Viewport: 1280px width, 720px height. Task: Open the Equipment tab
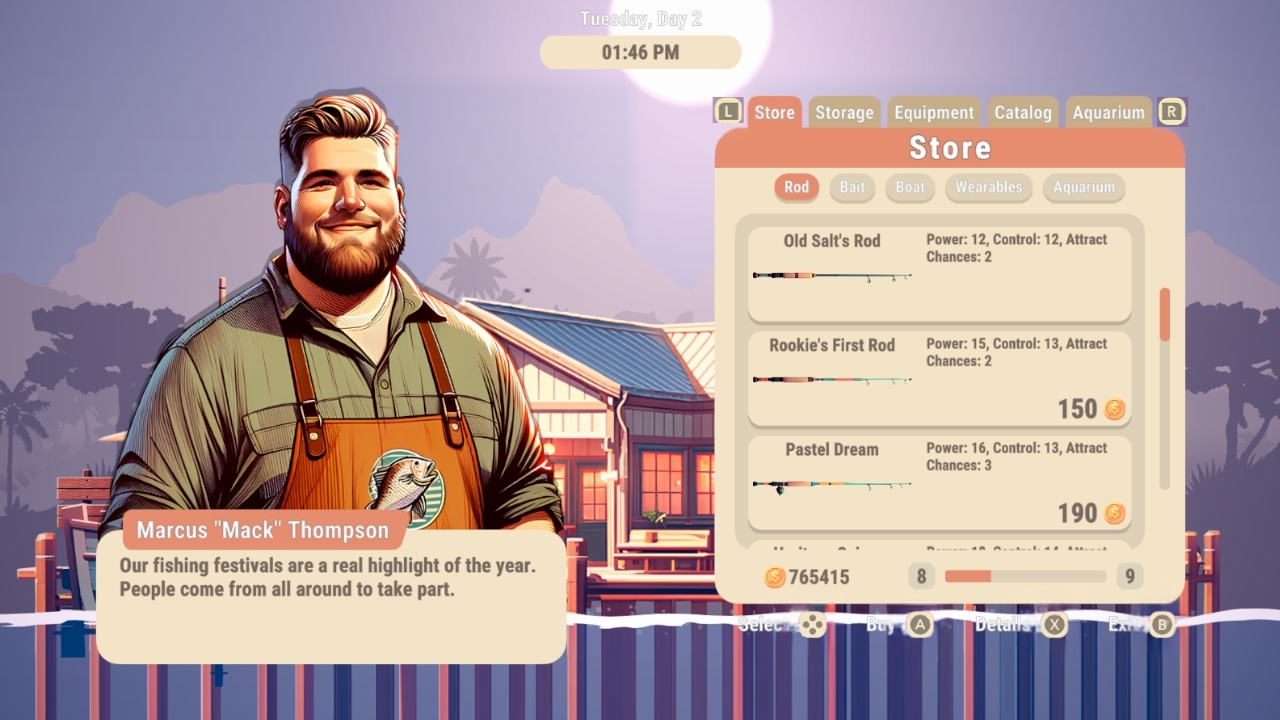tap(933, 112)
